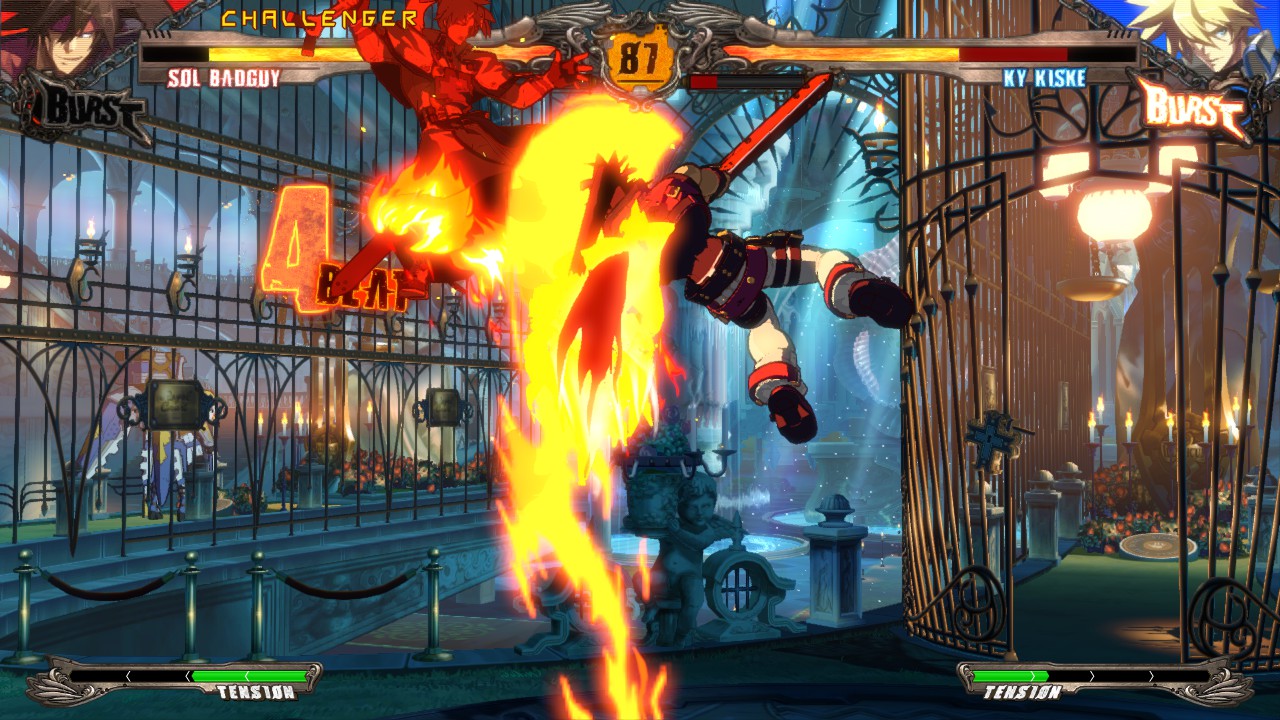
Task: Toggle the right TENSION gauge display
Action: [1020, 692]
